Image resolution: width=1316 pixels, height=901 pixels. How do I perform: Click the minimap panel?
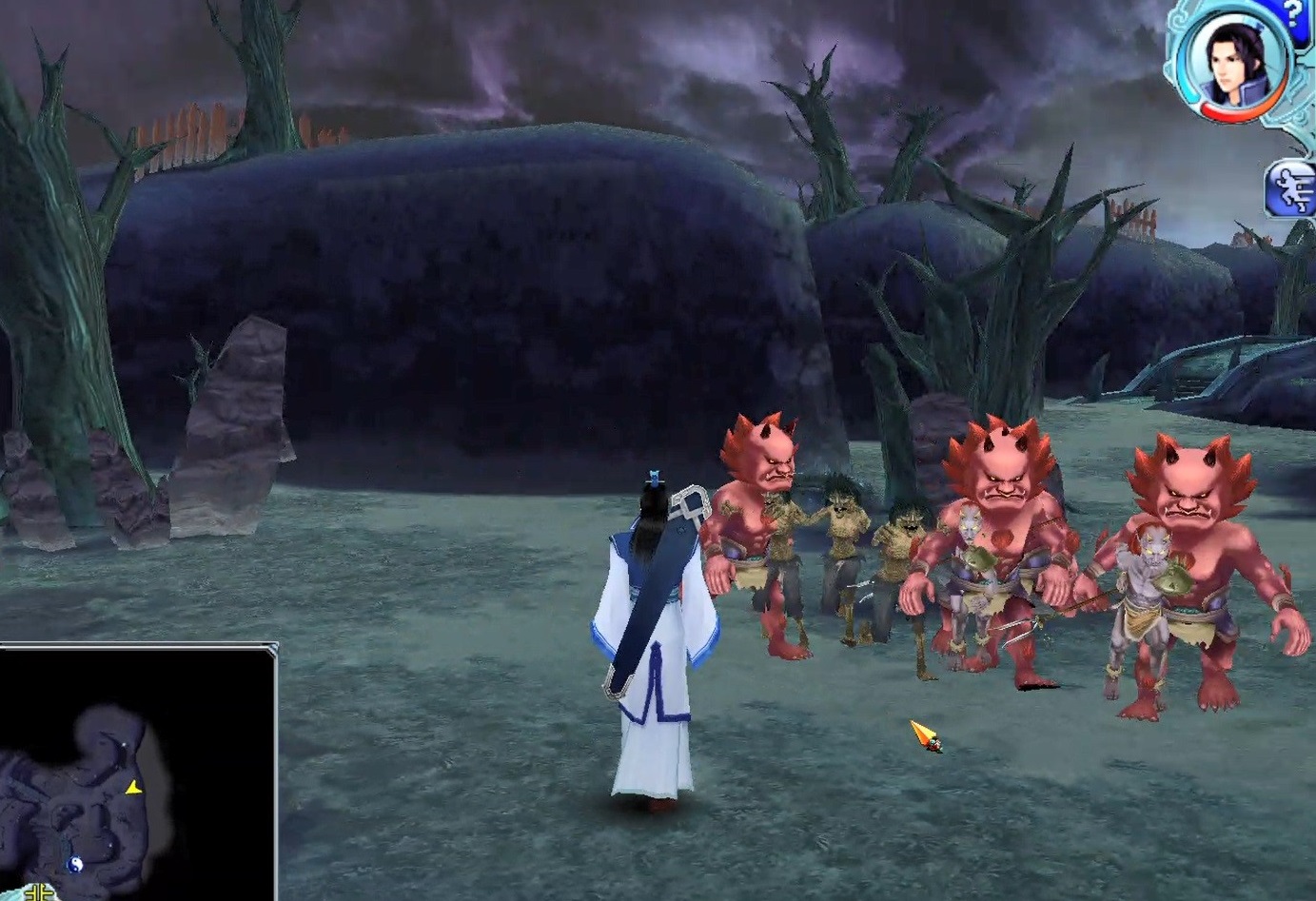137,771
